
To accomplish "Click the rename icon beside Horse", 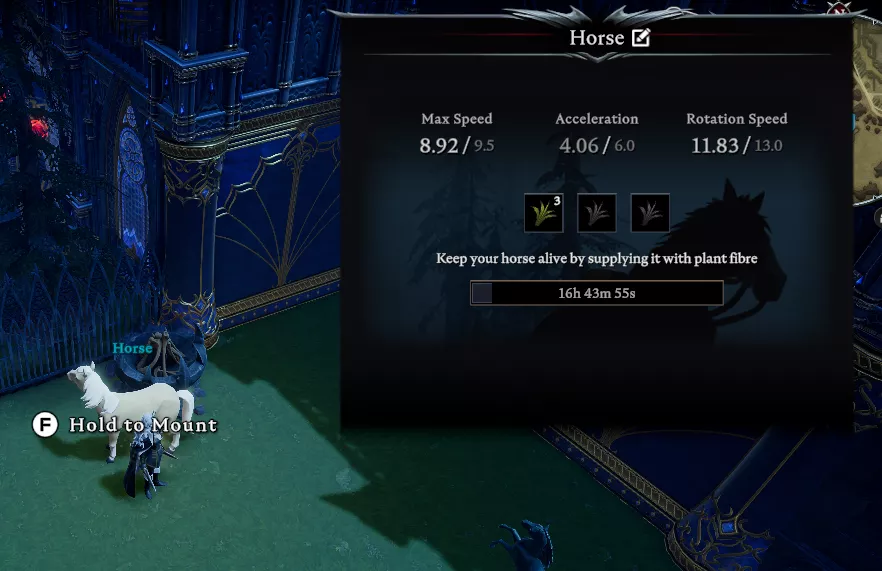I will click(x=641, y=39).
